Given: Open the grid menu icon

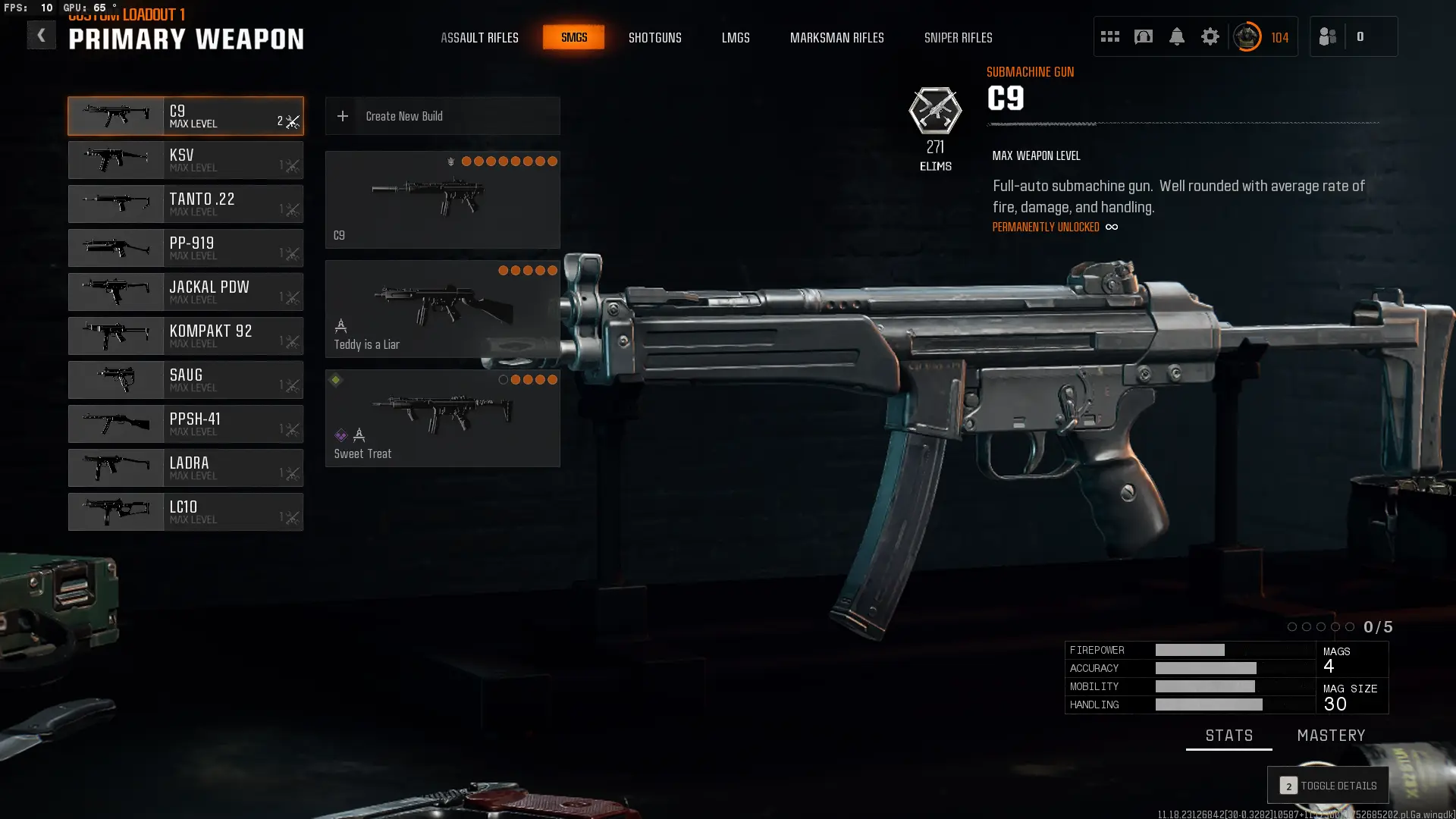Looking at the screenshot, I should click(x=1109, y=36).
